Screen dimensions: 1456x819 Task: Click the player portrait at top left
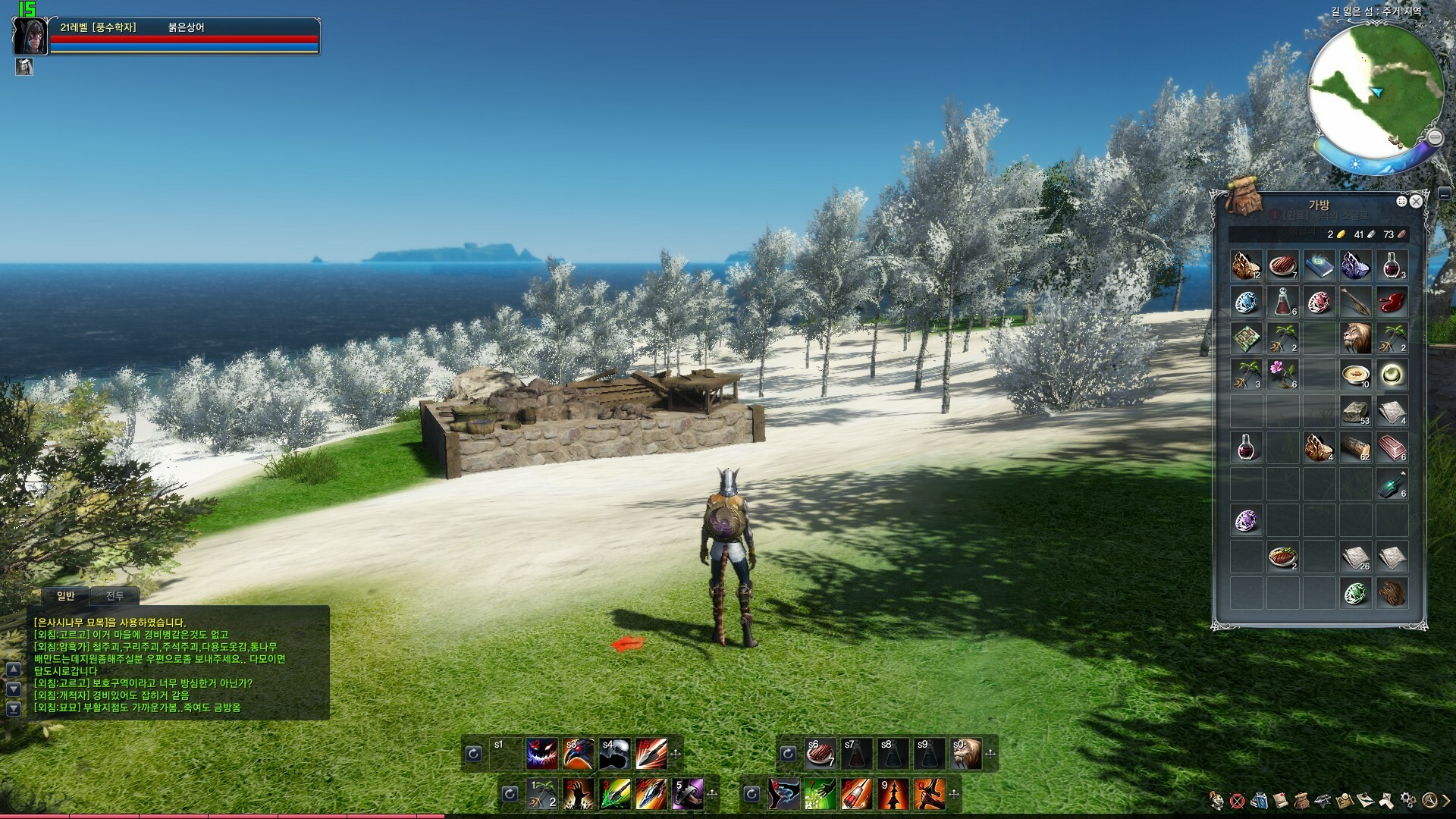[30, 36]
